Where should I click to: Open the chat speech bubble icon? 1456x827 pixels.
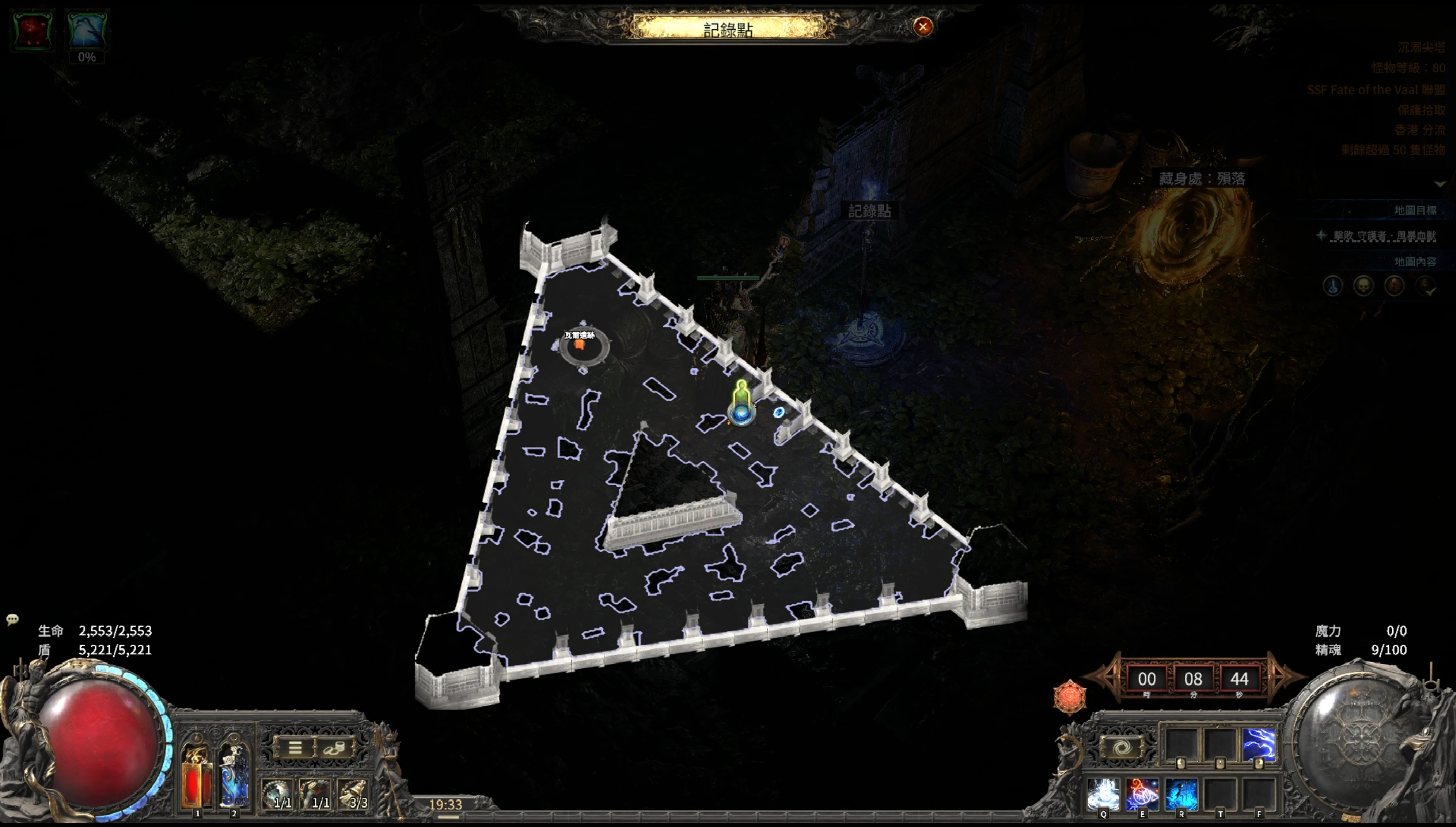pos(12,619)
